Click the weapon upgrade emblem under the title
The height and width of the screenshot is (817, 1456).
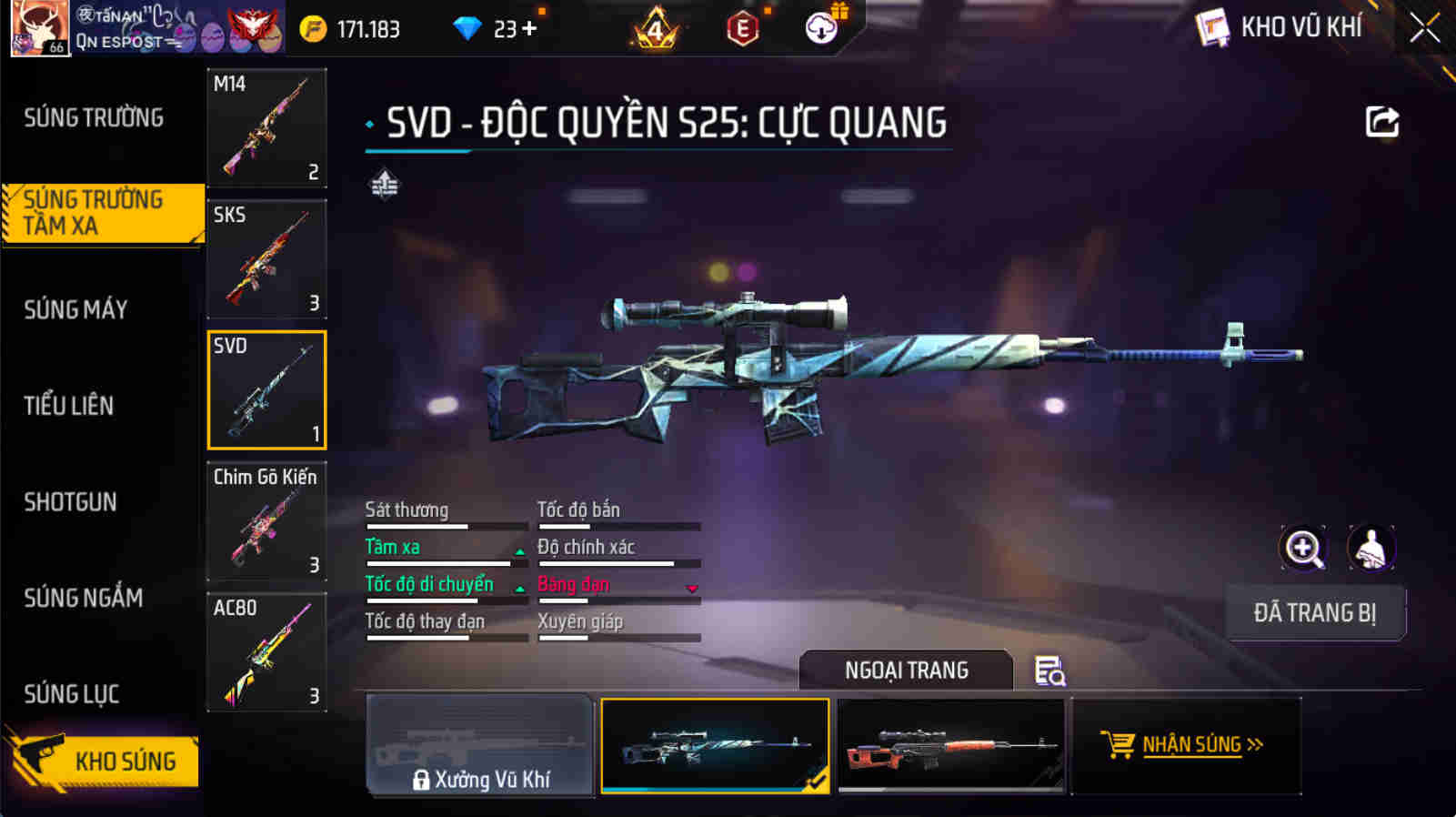pos(383,183)
